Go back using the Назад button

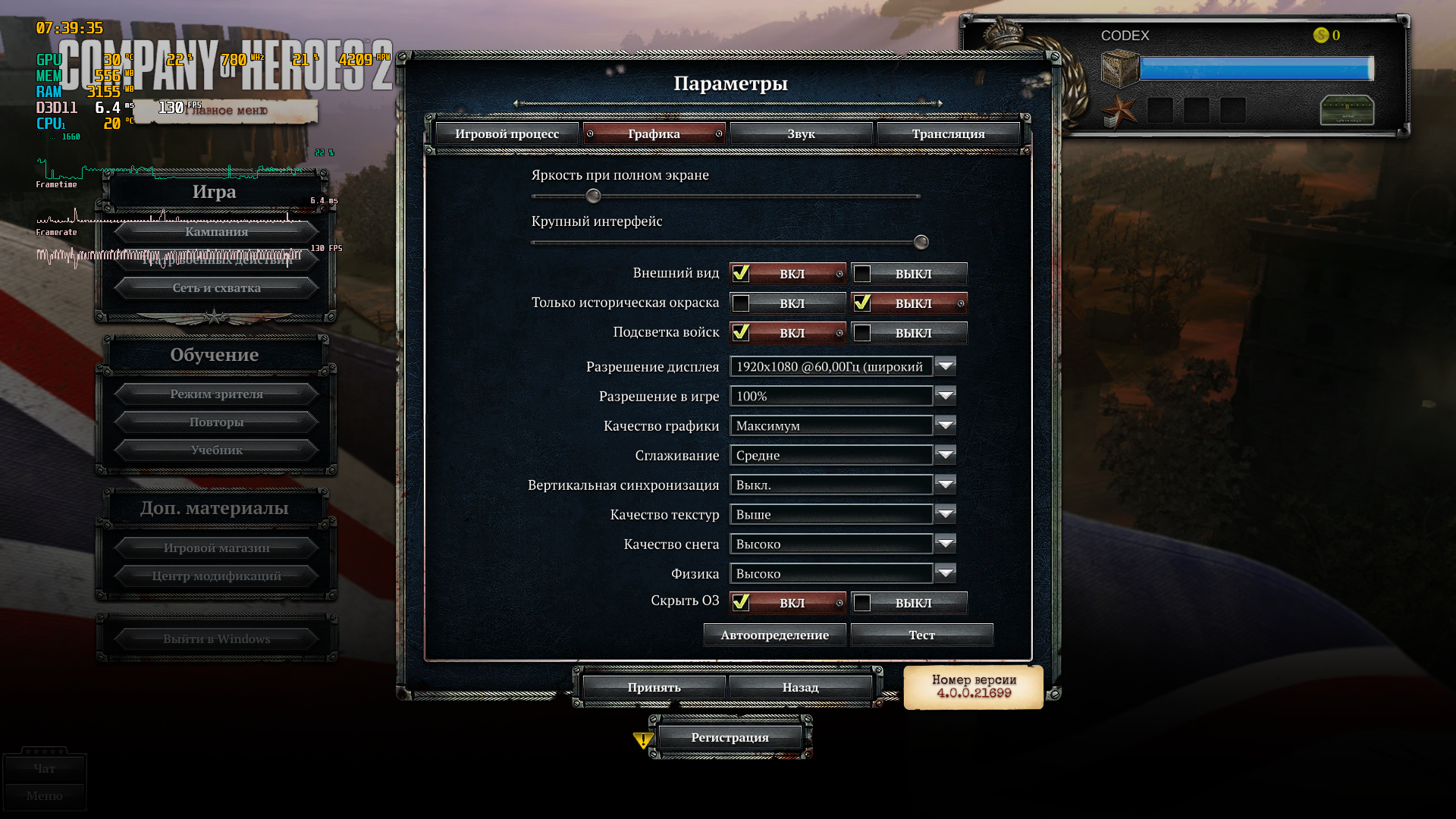[x=800, y=688]
